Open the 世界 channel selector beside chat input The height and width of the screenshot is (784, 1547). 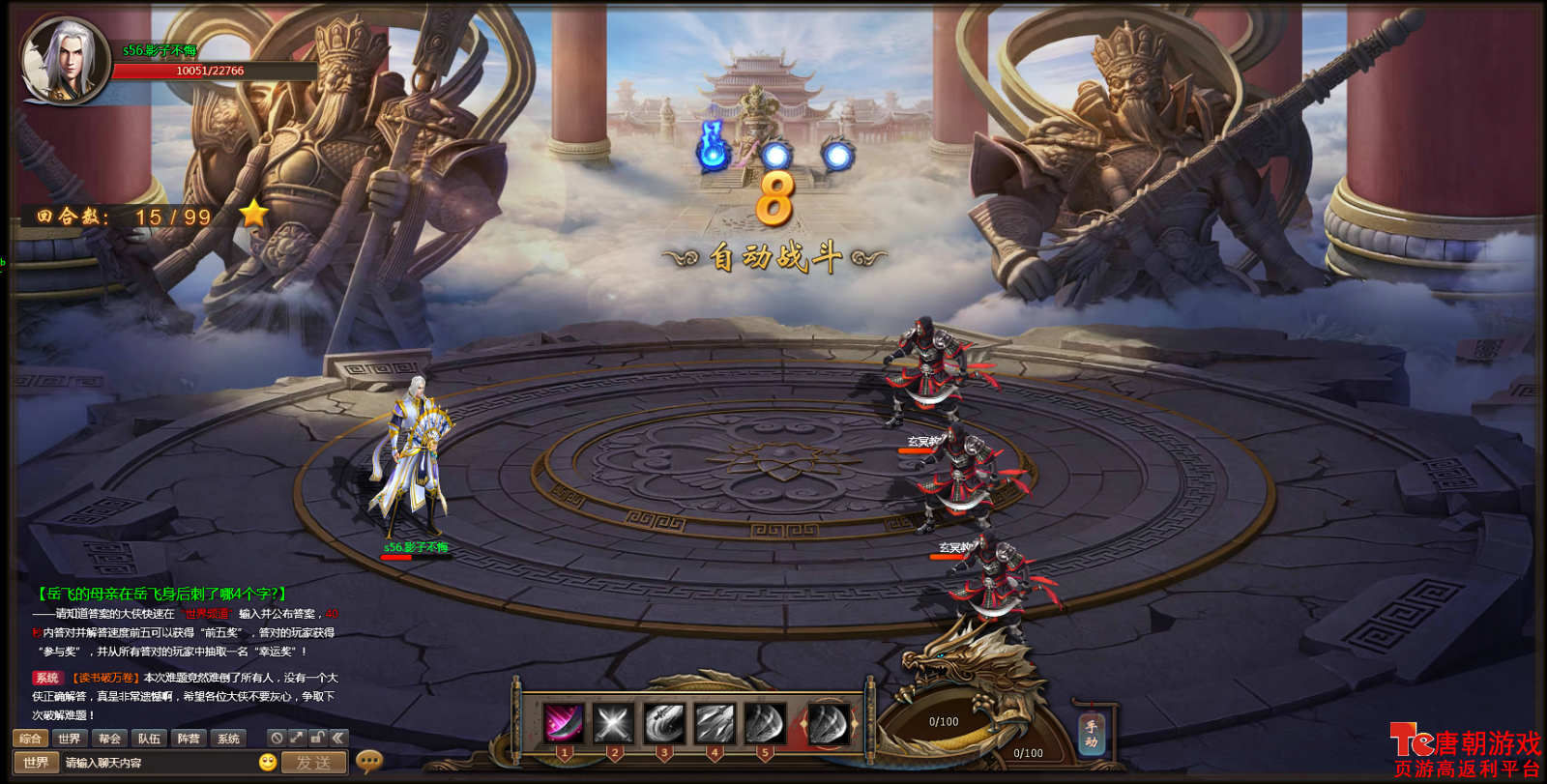coord(36,763)
